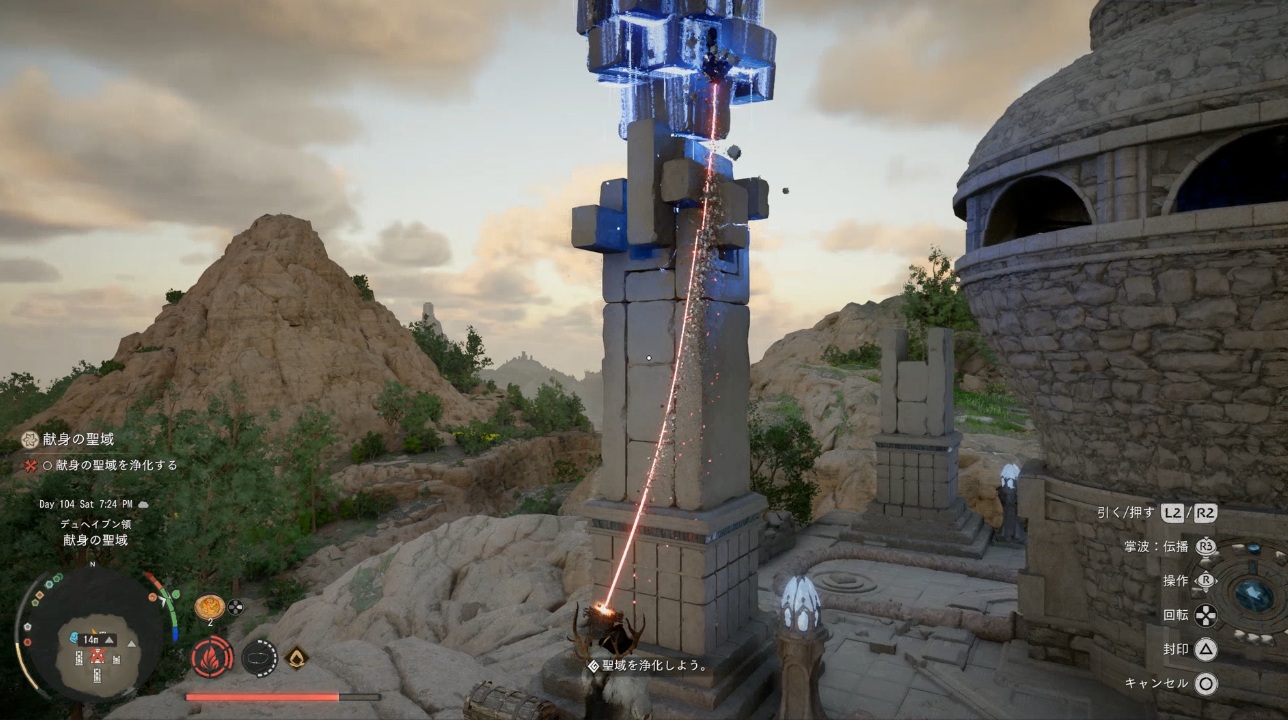
Task: Use the food item with count 2
Action: tap(210, 606)
